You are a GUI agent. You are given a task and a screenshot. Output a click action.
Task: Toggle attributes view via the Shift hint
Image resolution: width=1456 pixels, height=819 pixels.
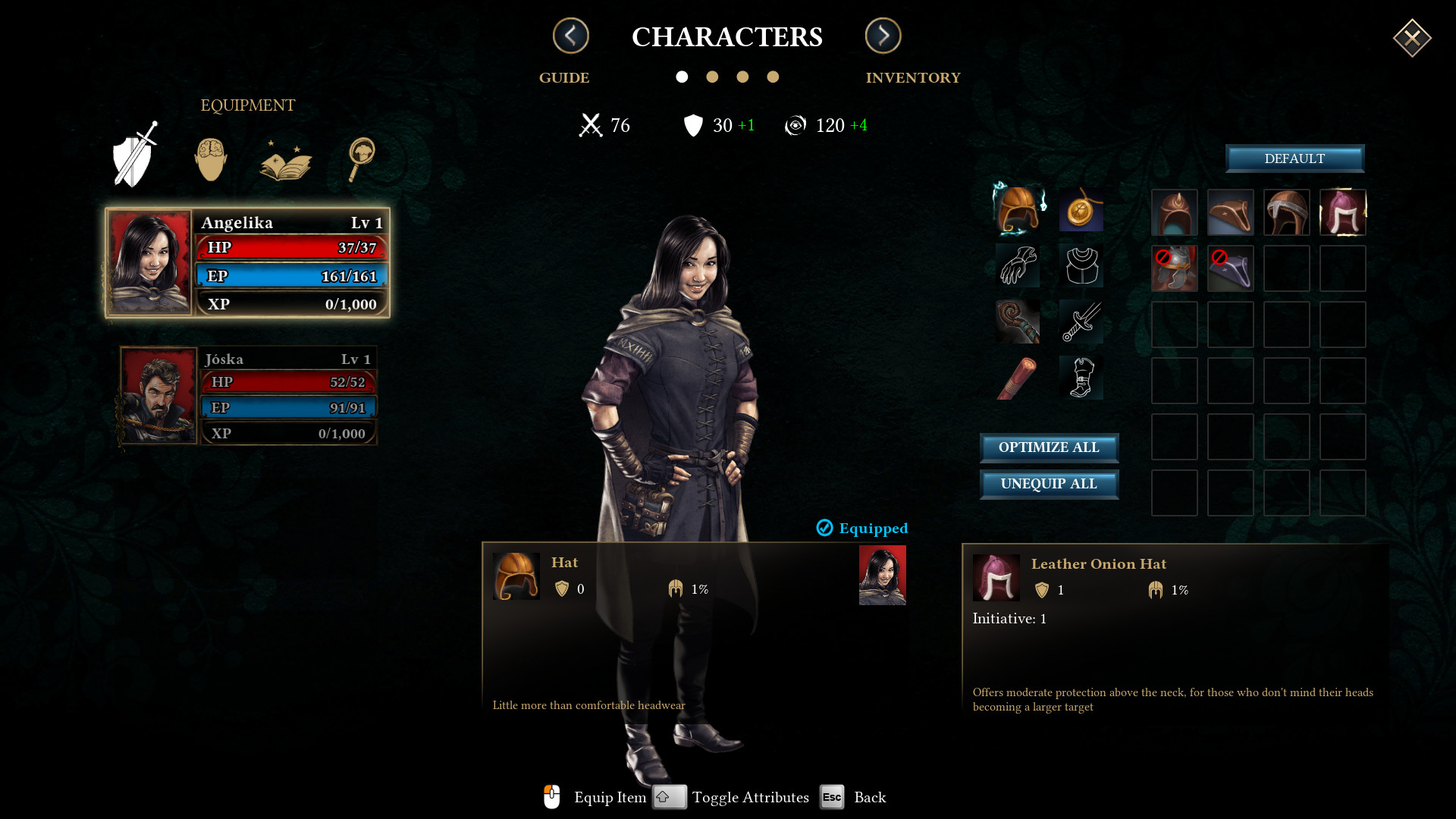669,797
